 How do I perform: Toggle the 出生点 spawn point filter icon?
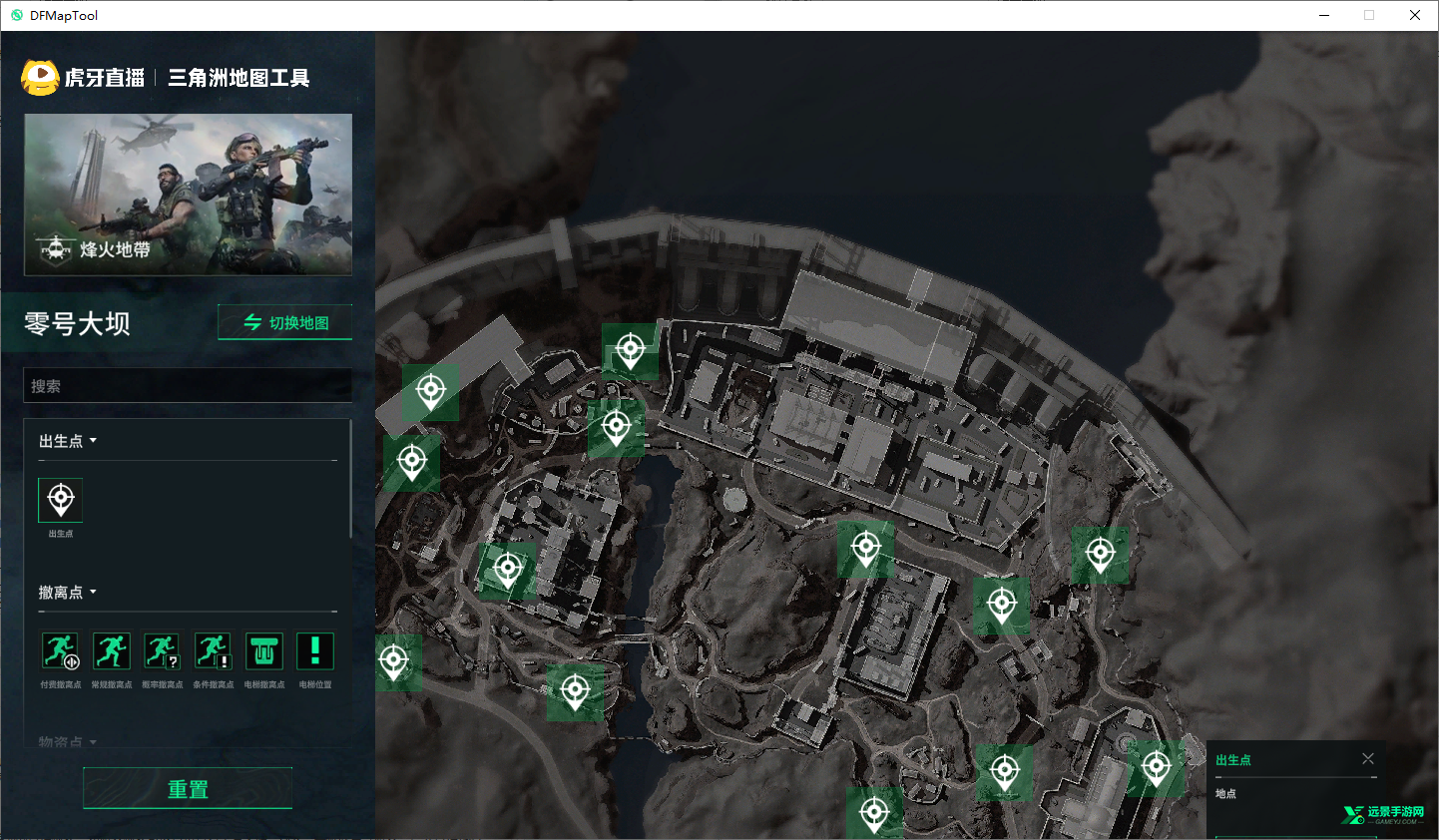(61, 500)
